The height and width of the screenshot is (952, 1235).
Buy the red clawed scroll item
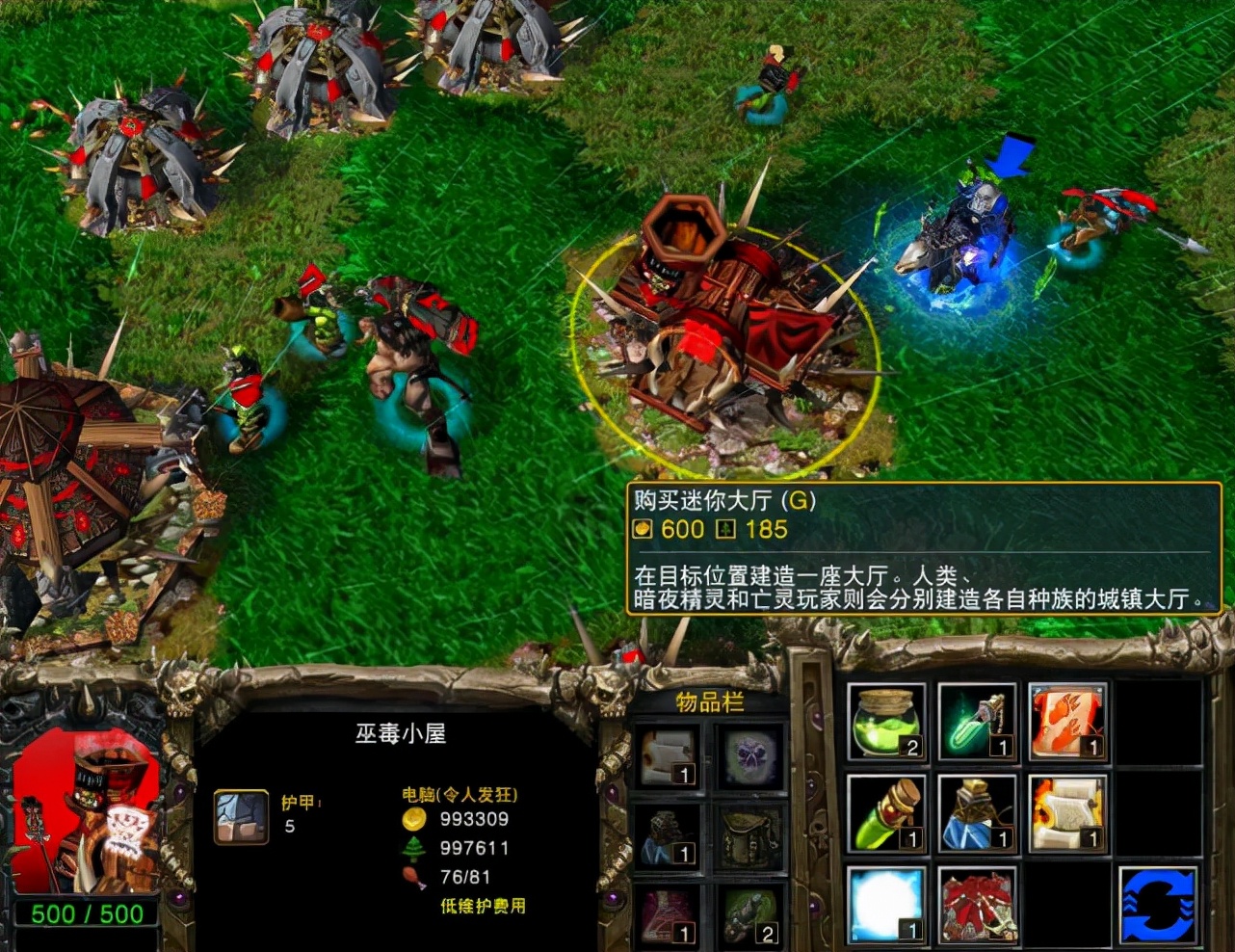pyautogui.click(x=1067, y=721)
